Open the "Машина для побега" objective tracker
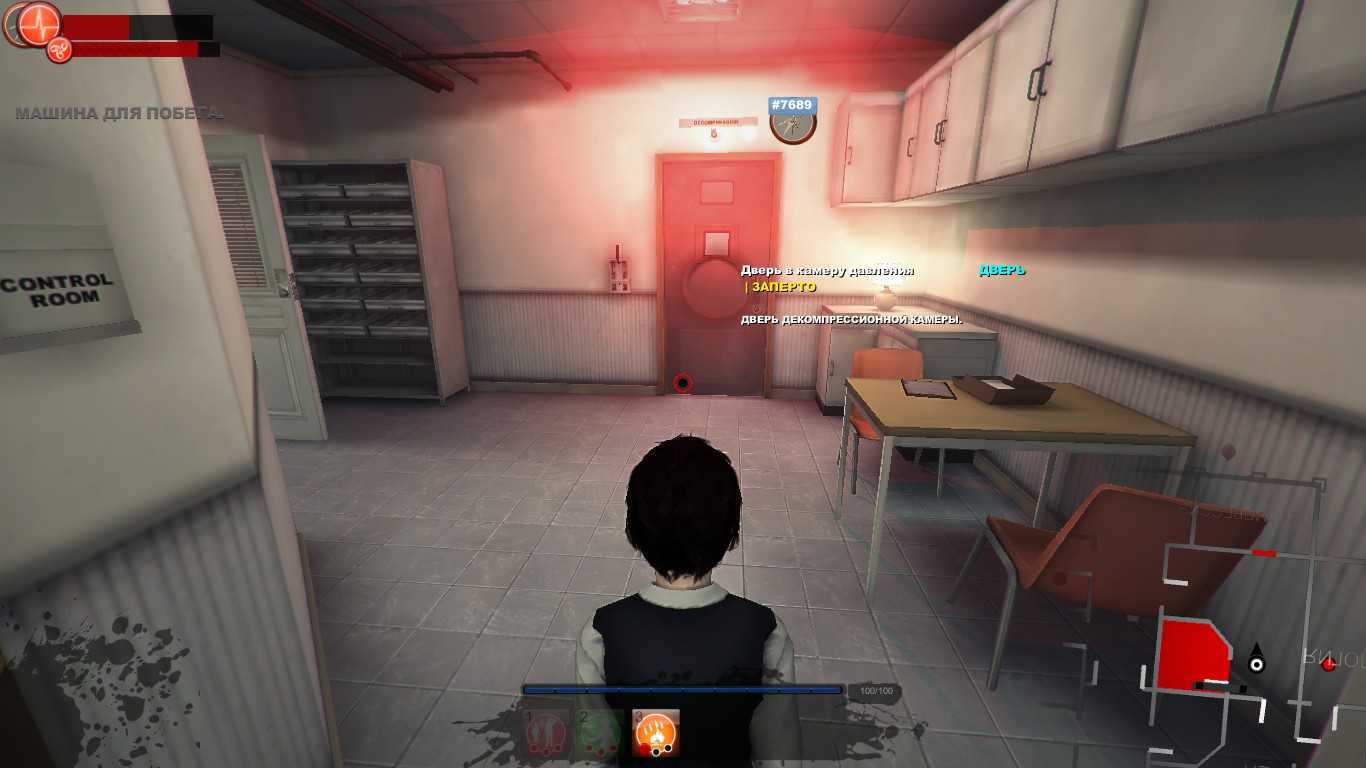The image size is (1366, 768). coord(118,113)
